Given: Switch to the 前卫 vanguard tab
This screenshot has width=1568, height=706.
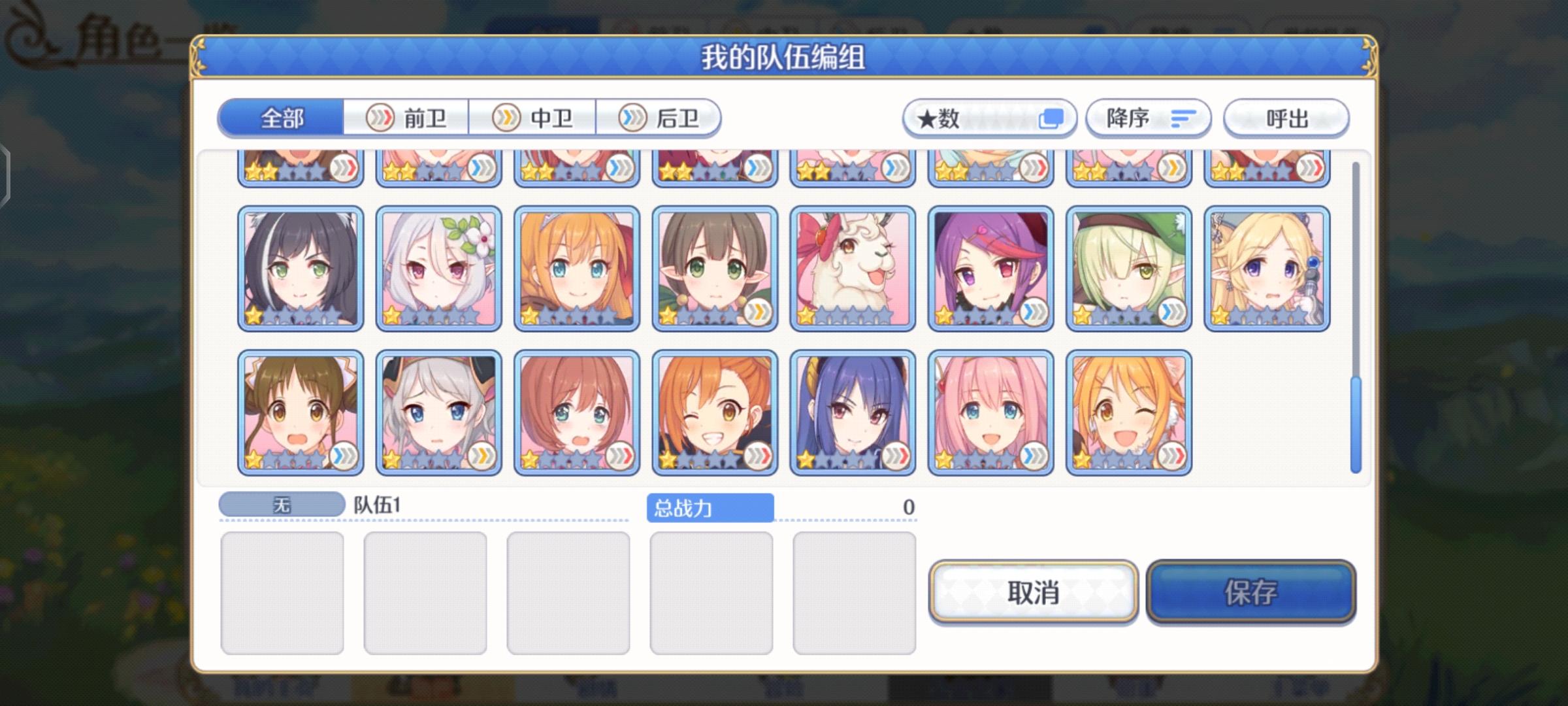Looking at the screenshot, I should coord(406,118).
